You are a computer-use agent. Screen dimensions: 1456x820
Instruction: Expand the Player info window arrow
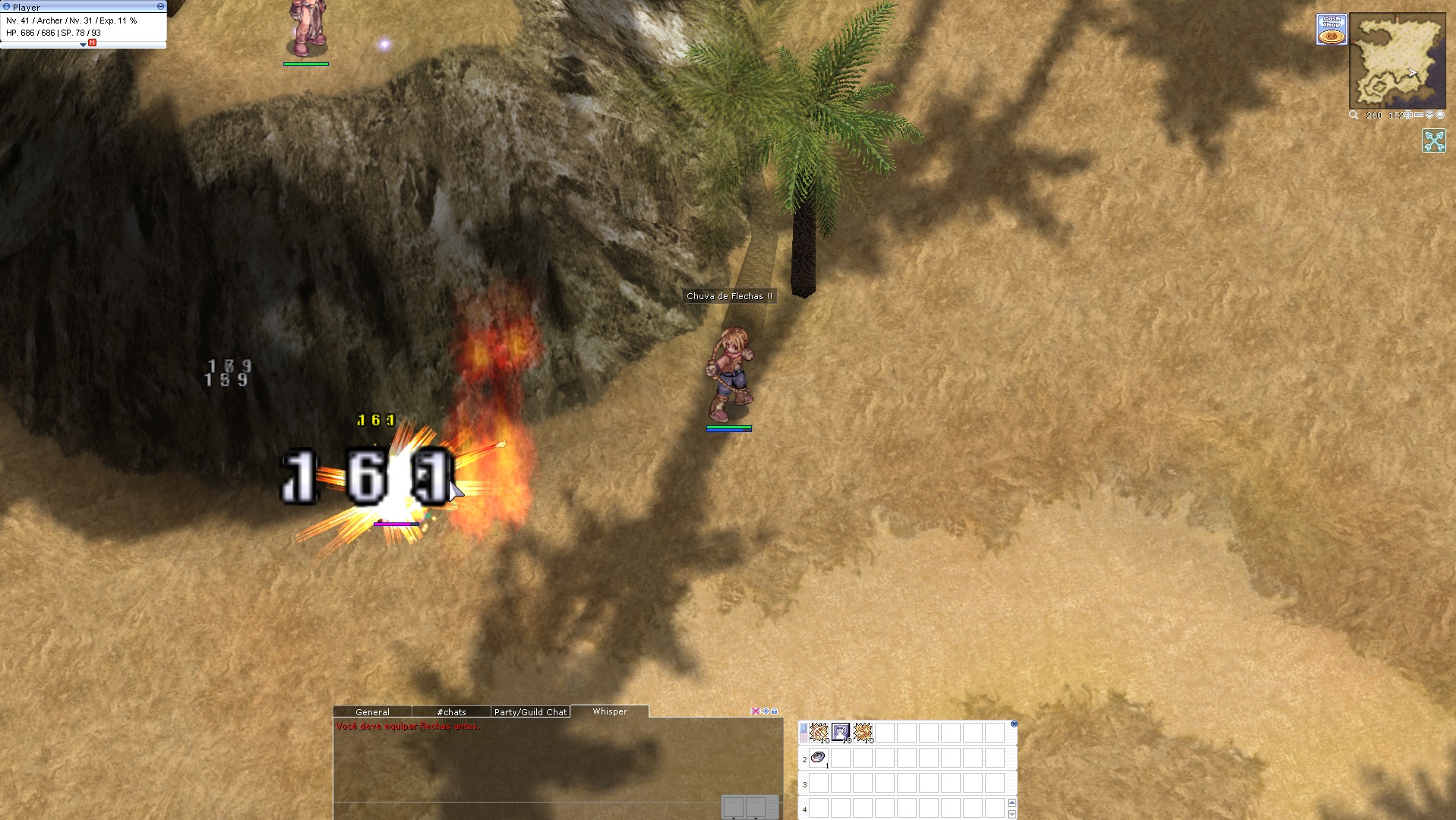pos(83,45)
